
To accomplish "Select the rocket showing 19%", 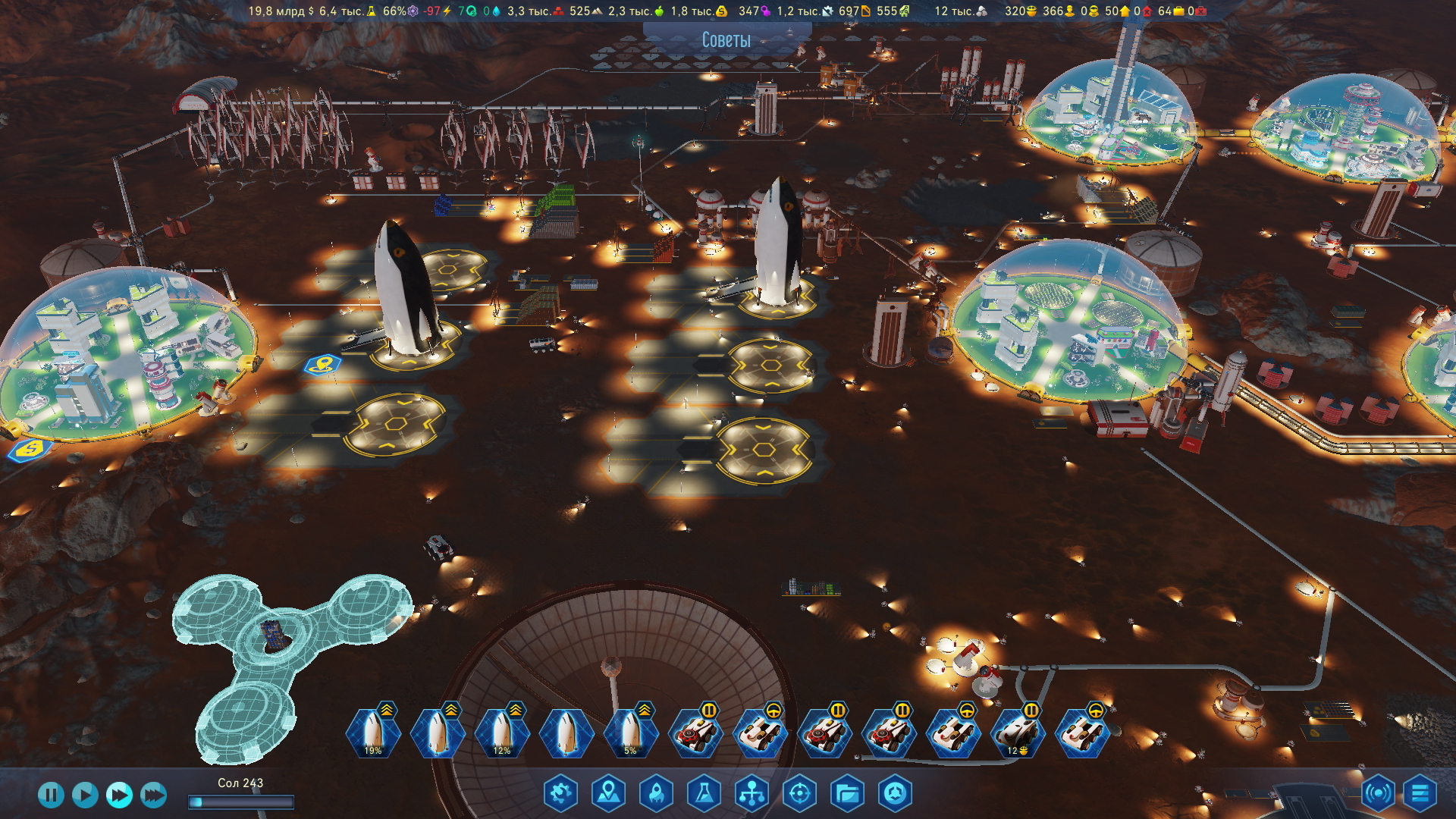I will 372,733.
